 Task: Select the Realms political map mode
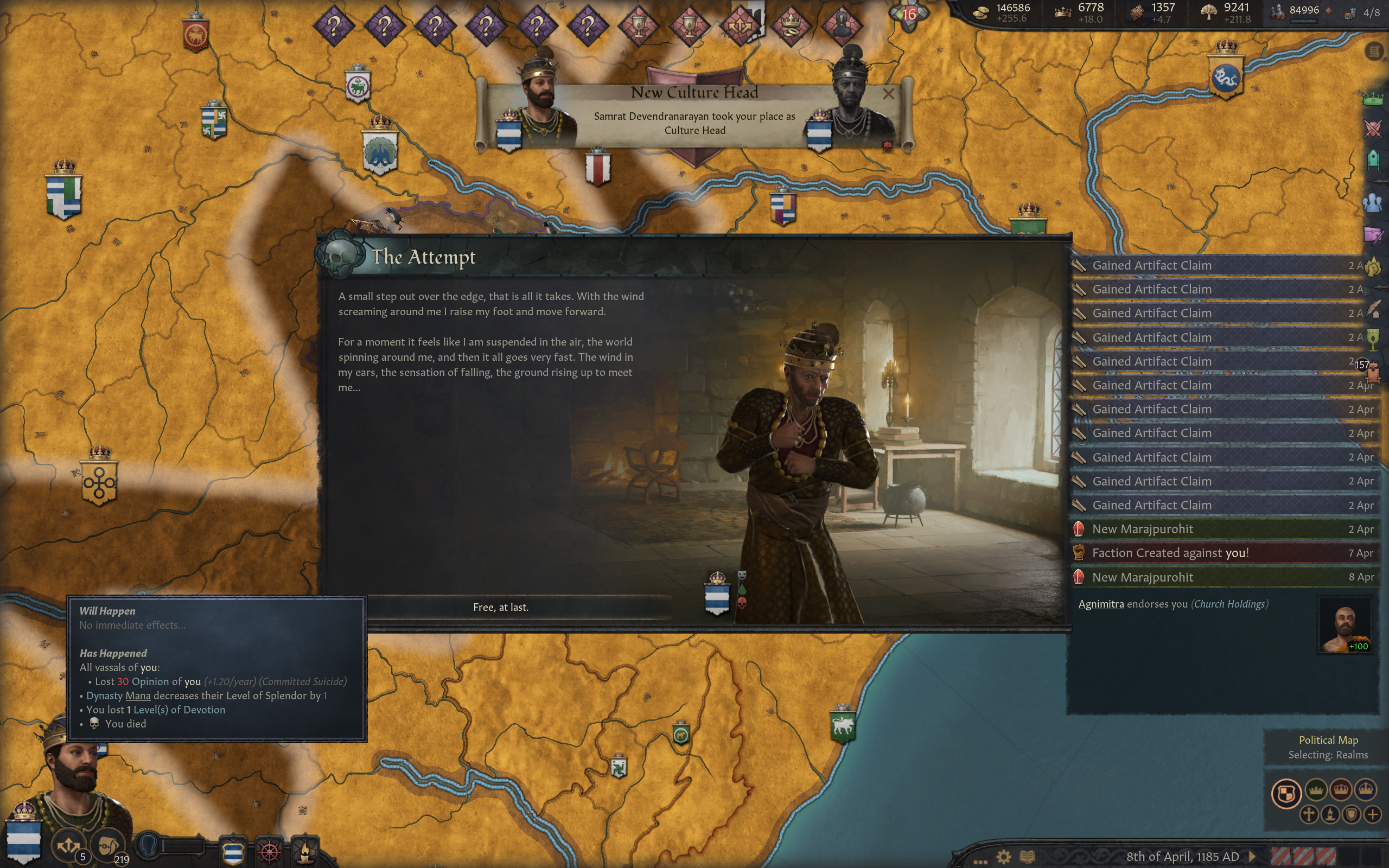(x=1286, y=793)
